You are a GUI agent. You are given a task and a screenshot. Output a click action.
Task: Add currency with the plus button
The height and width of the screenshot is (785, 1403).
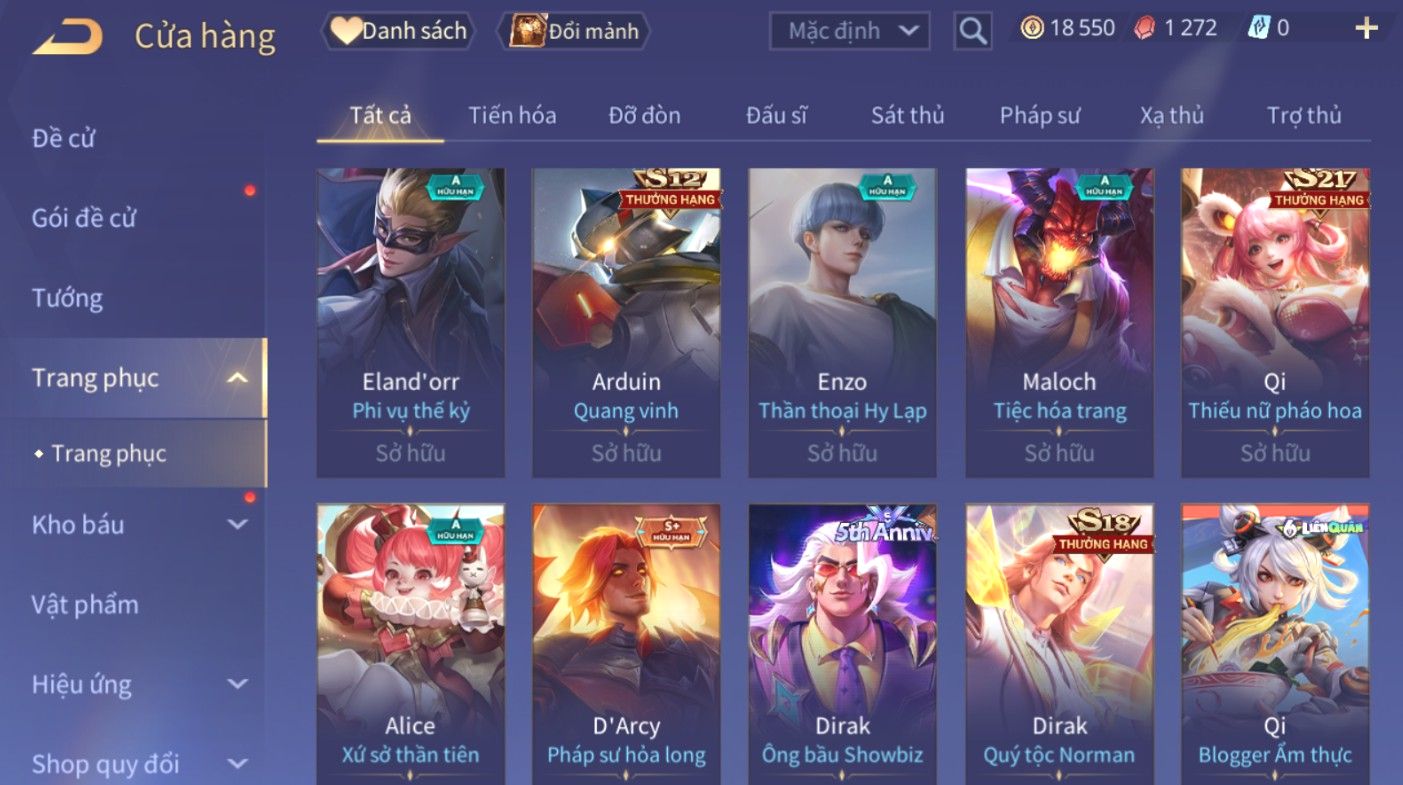click(x=1366, y=28)
